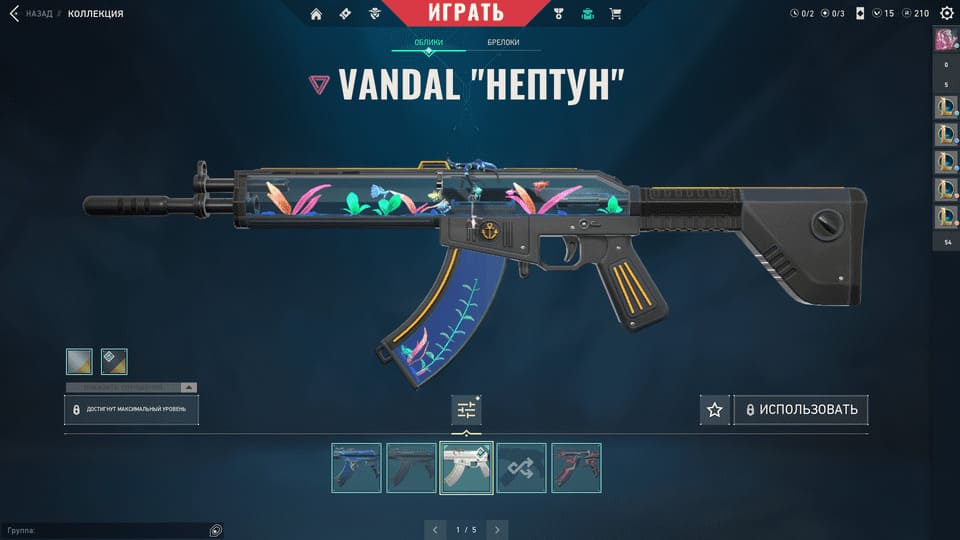Select the first silver variant swatch

coord(79,361)
